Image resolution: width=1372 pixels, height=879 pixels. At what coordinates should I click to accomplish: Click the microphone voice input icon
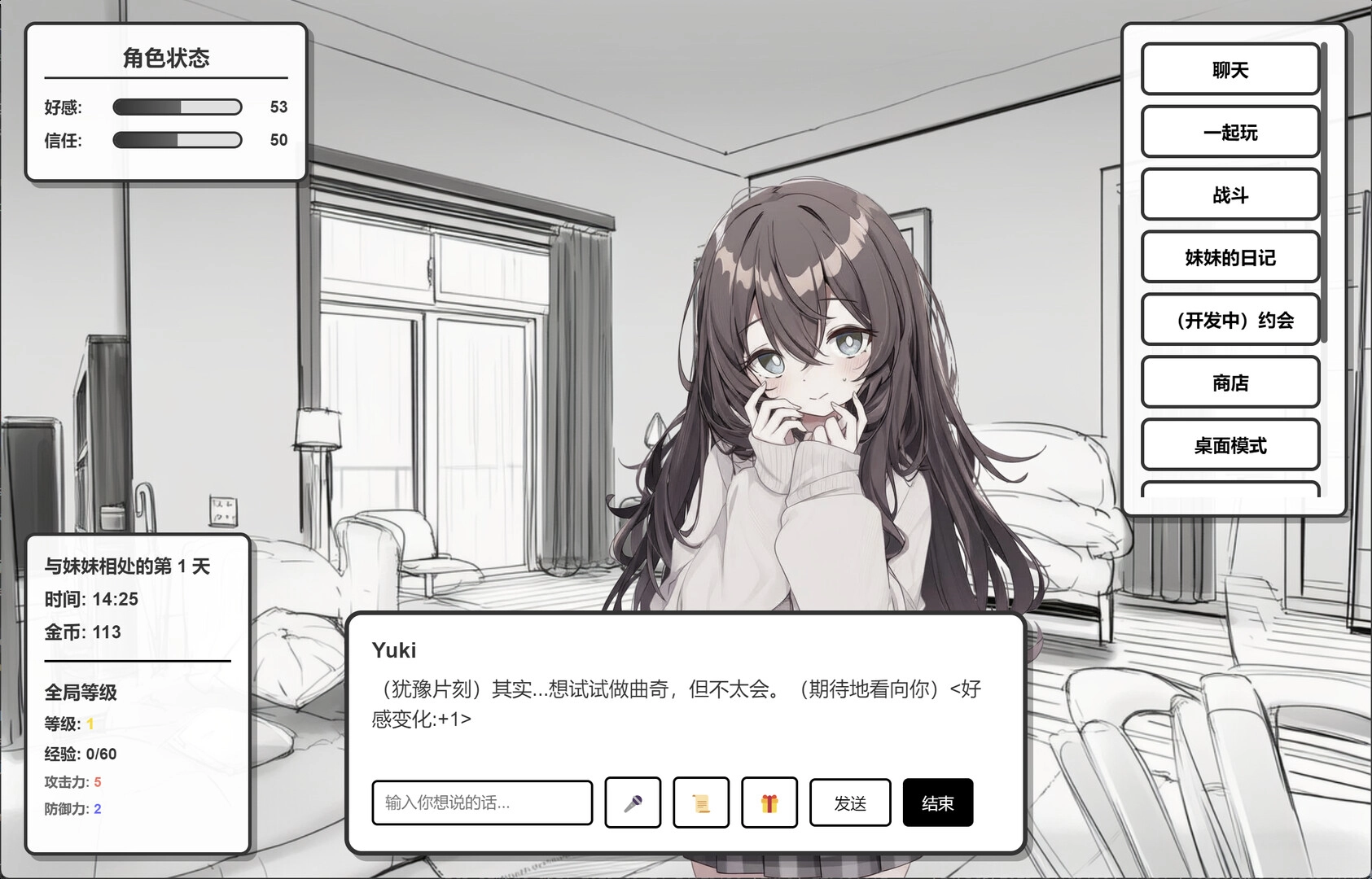tap(632, 802)
